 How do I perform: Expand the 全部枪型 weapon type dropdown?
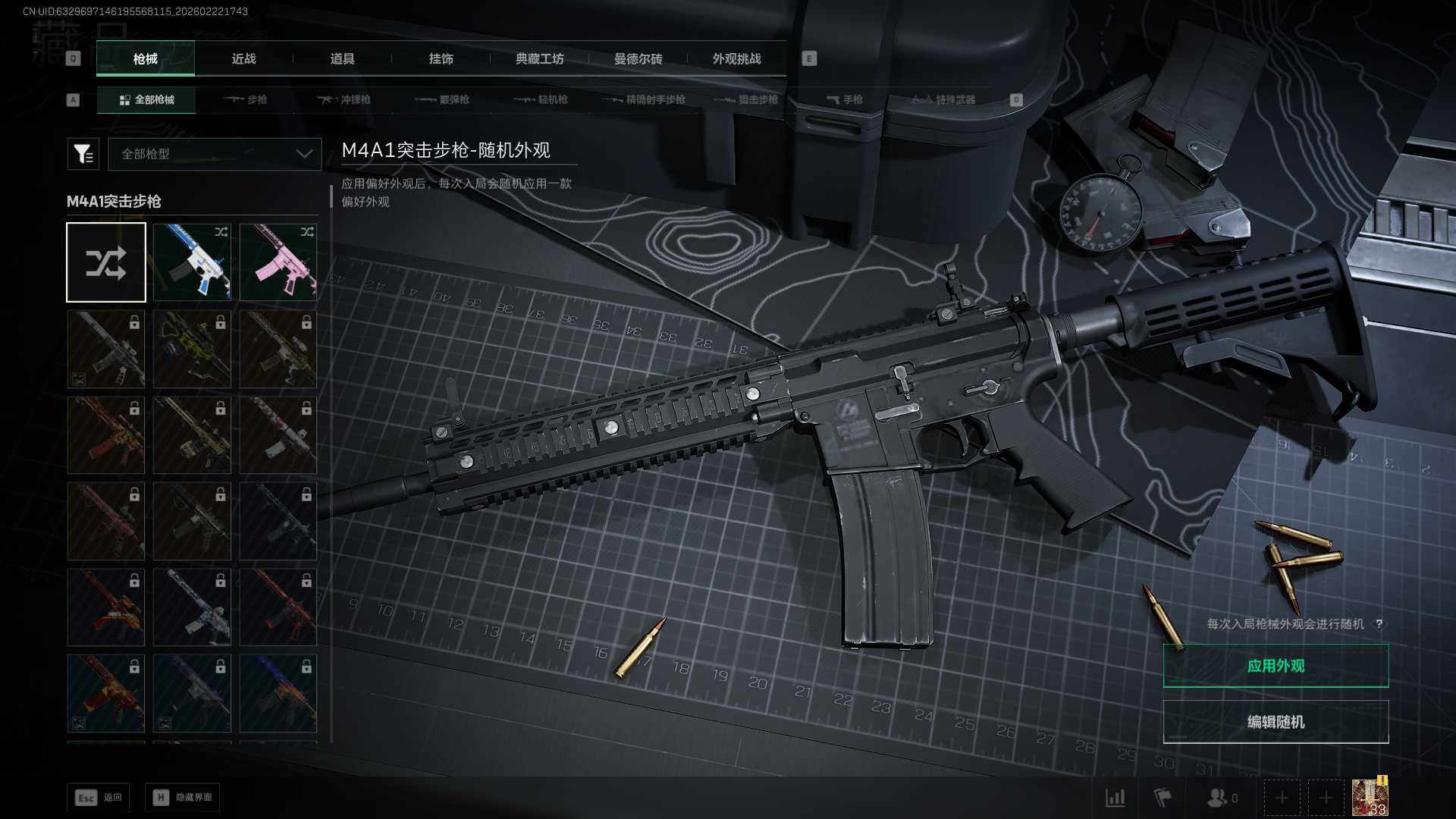coord(215,154)
